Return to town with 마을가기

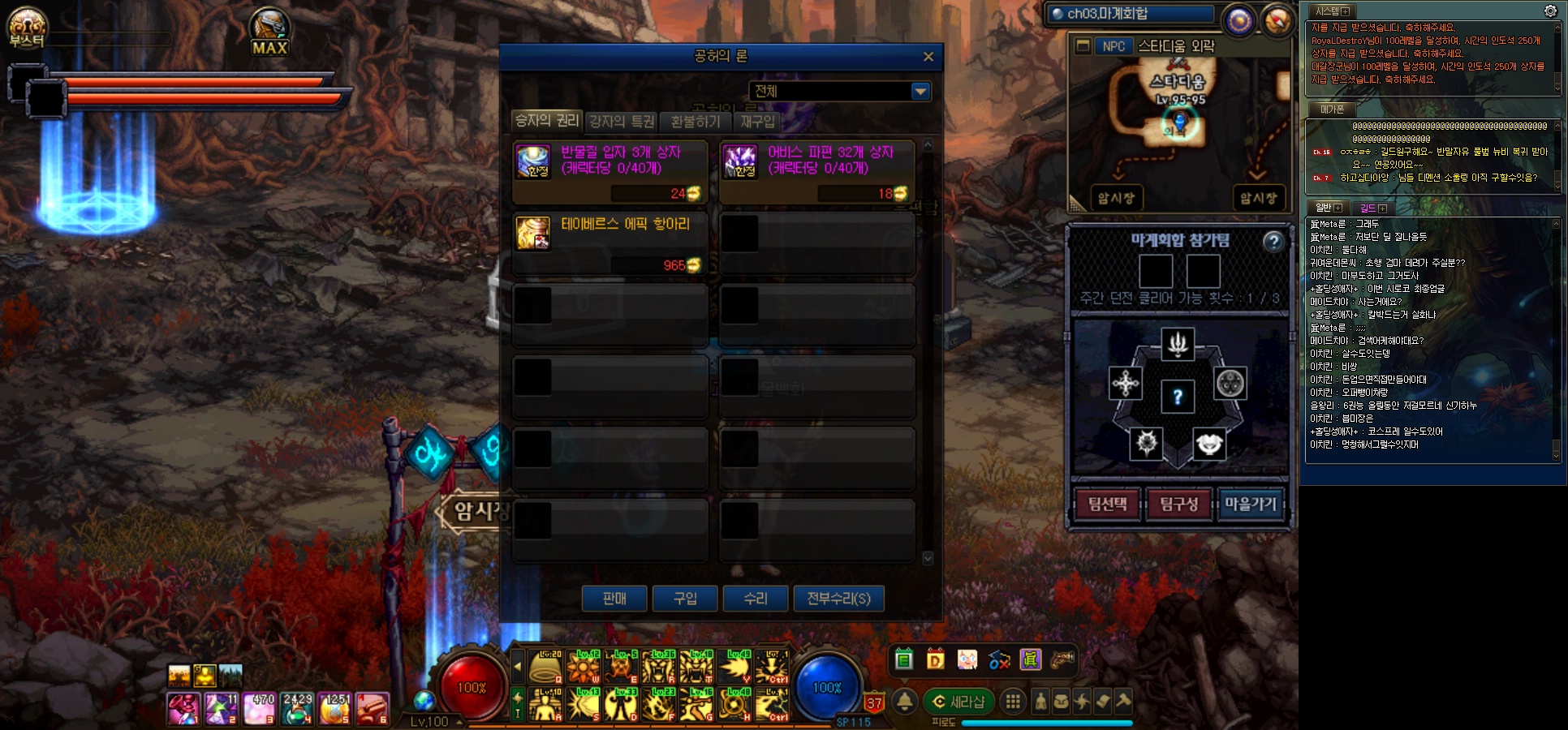tap(1250, 505)
